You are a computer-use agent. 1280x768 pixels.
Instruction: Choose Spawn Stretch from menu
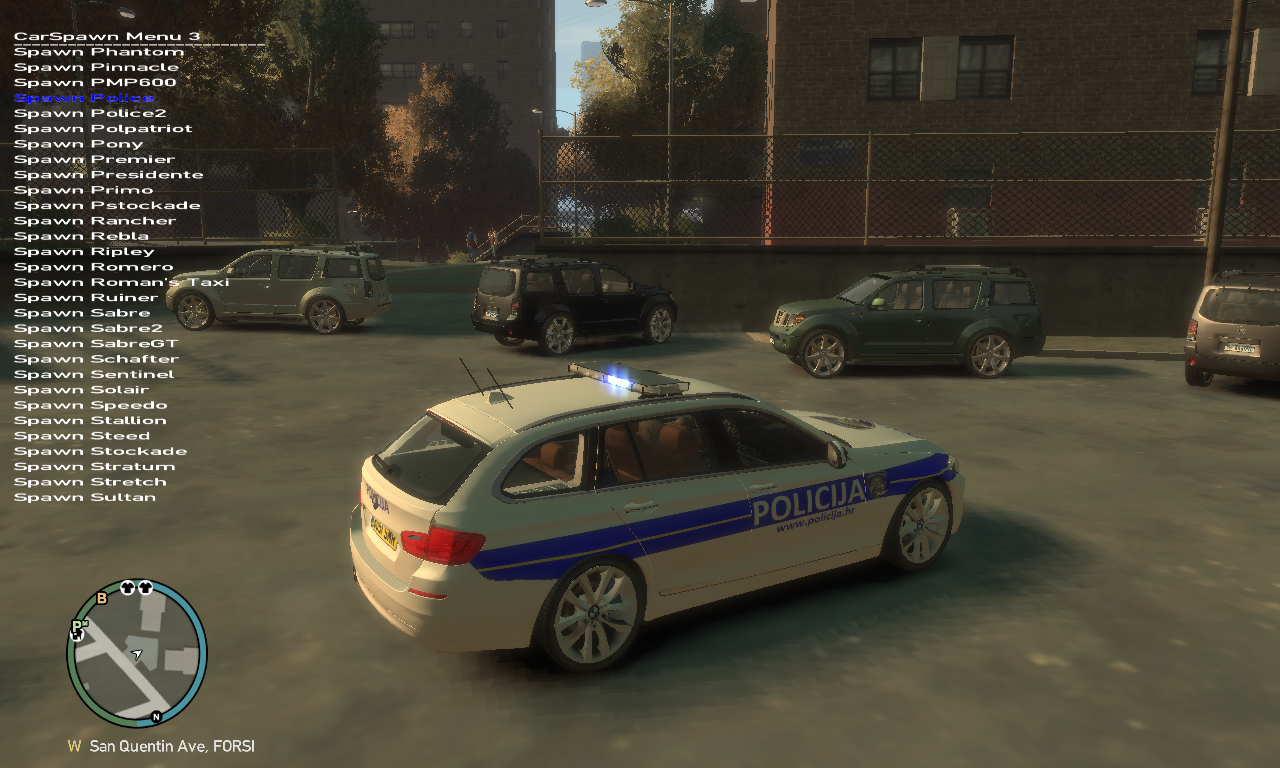tap(90, 481)
